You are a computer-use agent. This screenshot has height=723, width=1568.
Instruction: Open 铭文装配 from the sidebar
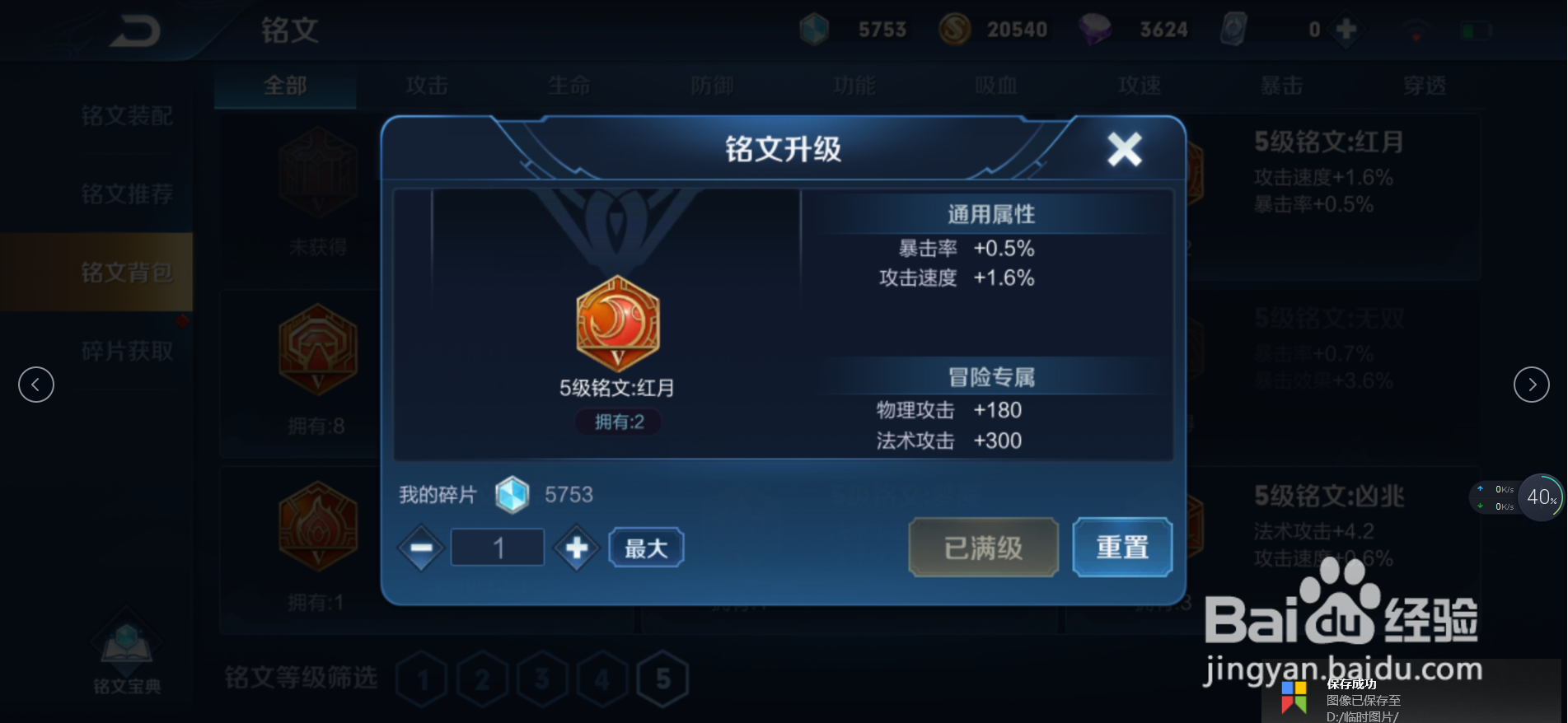pyautogui.click(x=128, y=117)
